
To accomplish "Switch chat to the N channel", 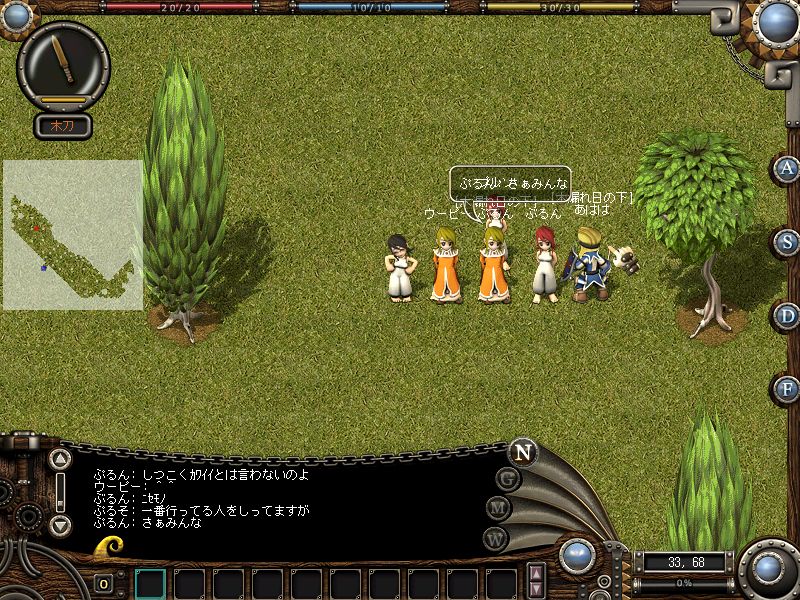I will point(522,451).
